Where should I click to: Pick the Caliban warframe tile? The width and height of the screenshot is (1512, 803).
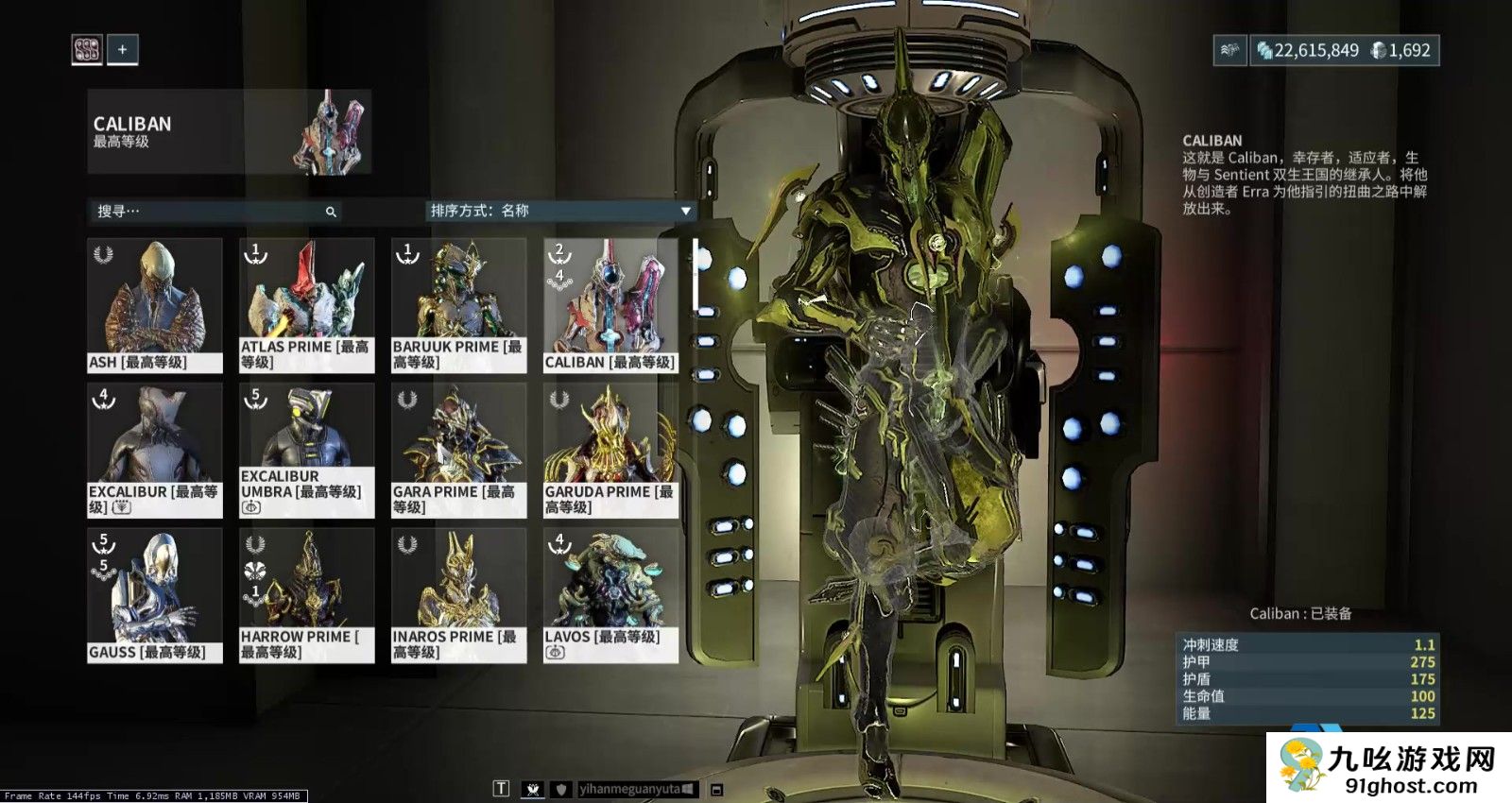coord(610,304)
